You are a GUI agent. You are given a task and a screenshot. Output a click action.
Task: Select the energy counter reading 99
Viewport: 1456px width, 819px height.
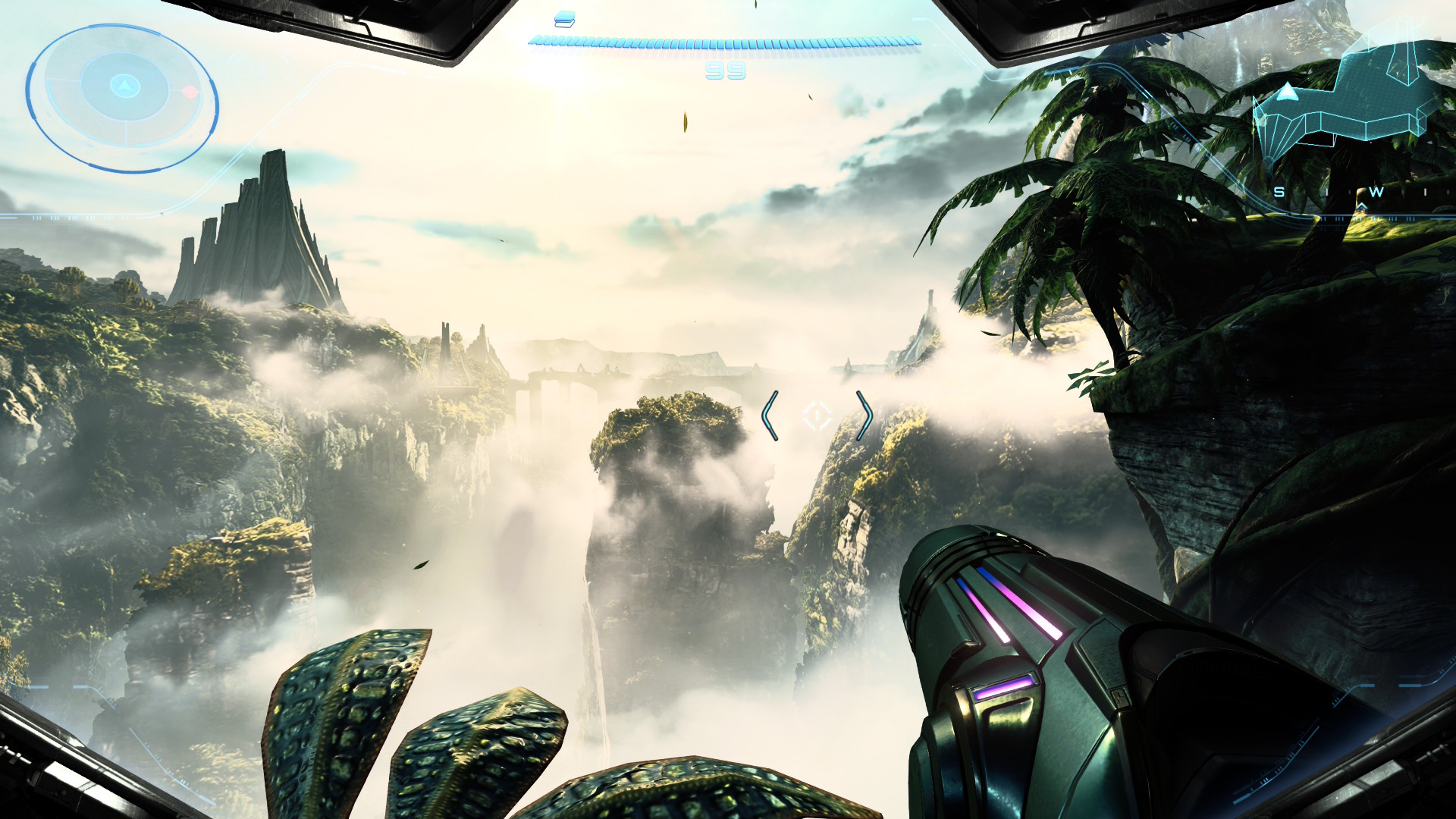(x=725, y=72)
